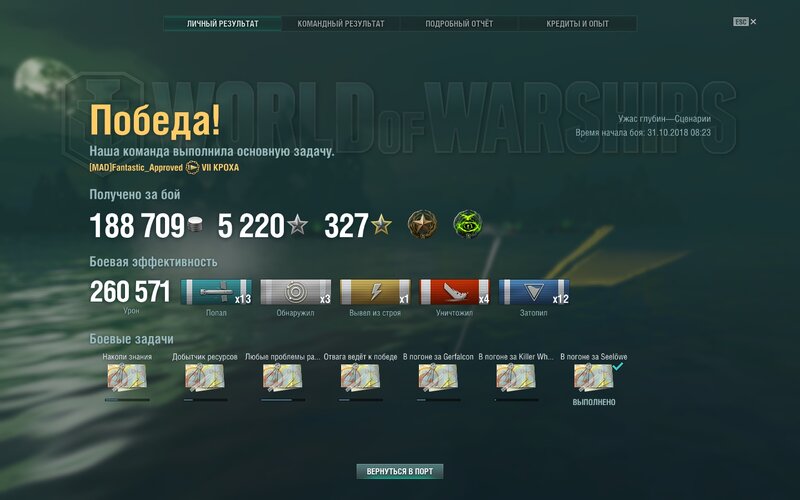Open the completed В погоне за Seelöwe mission
The width and height of the screenshot is (800, 500).
click(x=594, y=377)
